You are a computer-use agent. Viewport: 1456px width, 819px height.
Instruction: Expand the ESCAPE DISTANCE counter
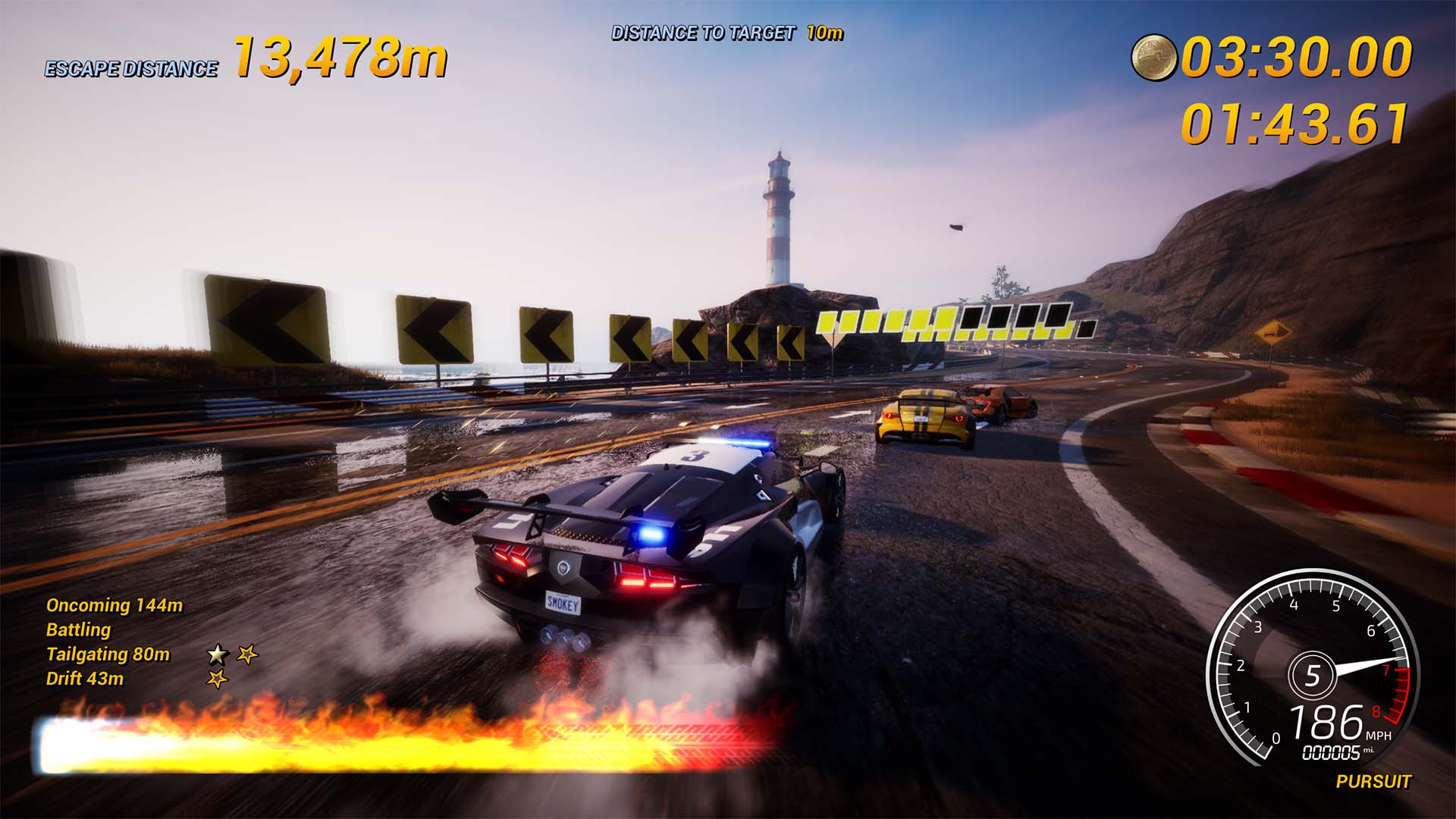pos(130,67)
